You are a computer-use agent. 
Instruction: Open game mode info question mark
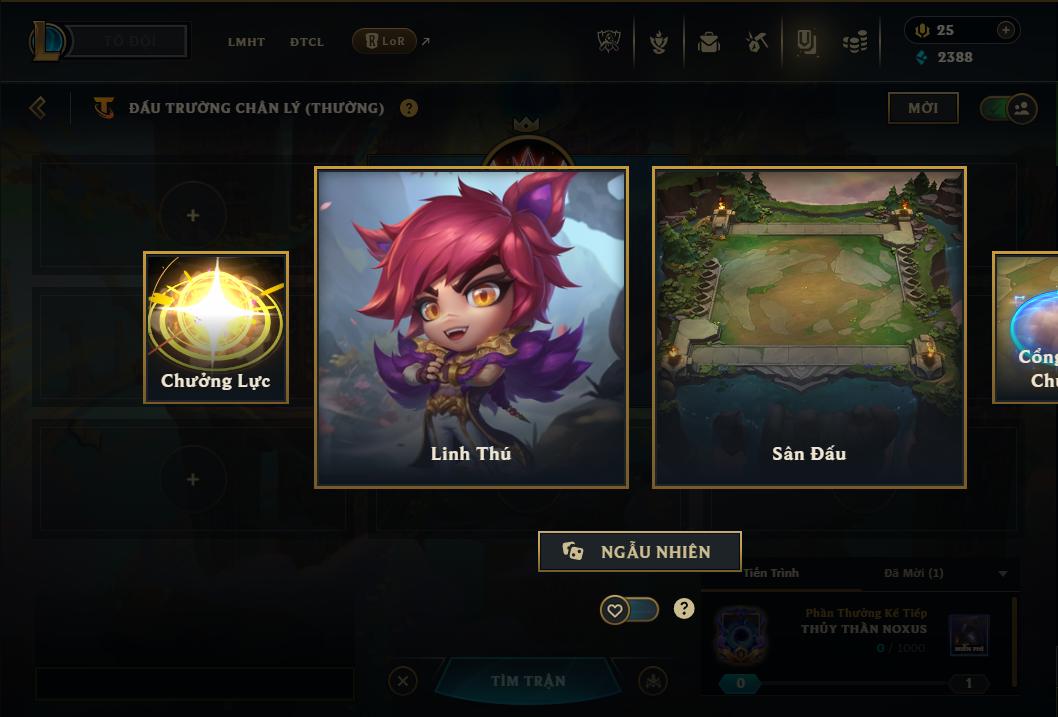409,108
